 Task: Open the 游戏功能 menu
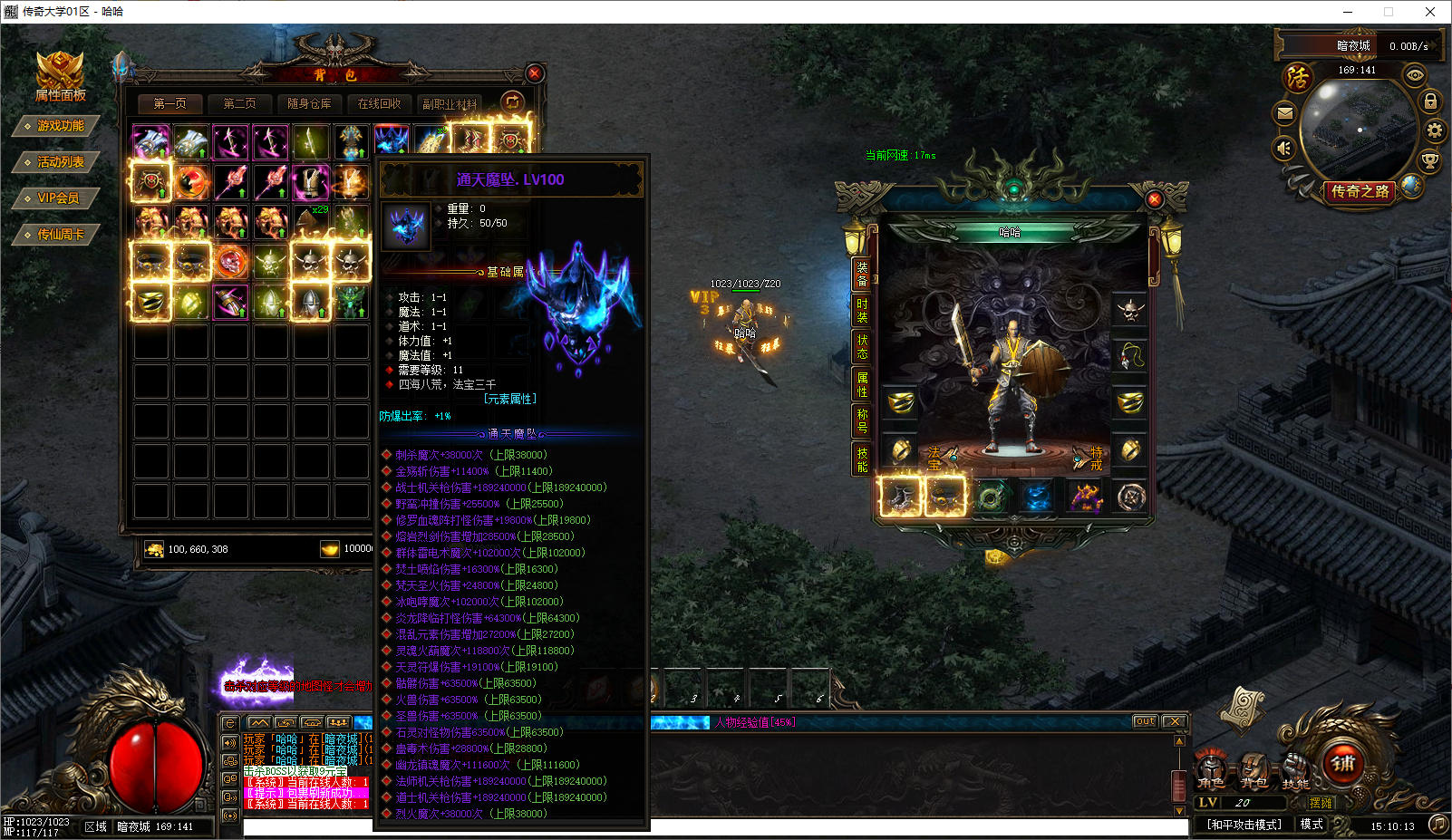56,126
